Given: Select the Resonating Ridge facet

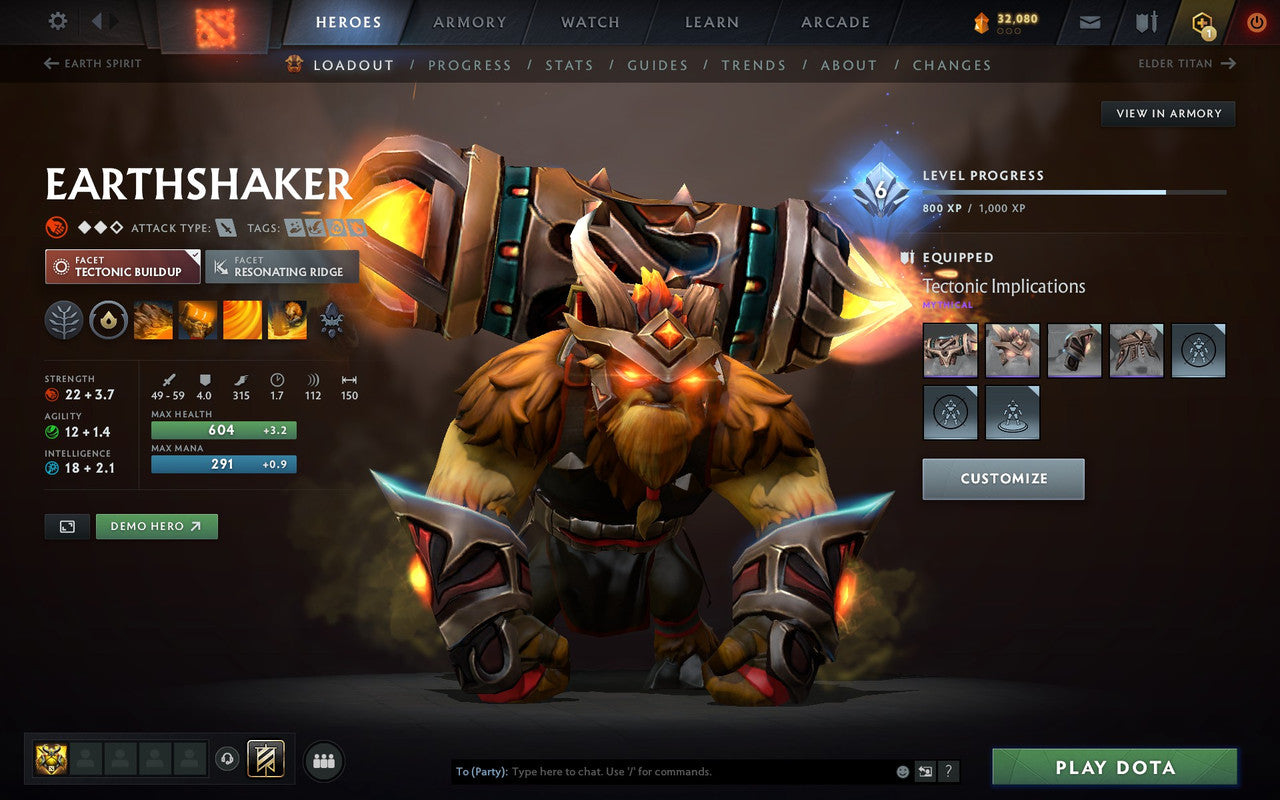Looking at the screenshot, I should tap(281, 266).
